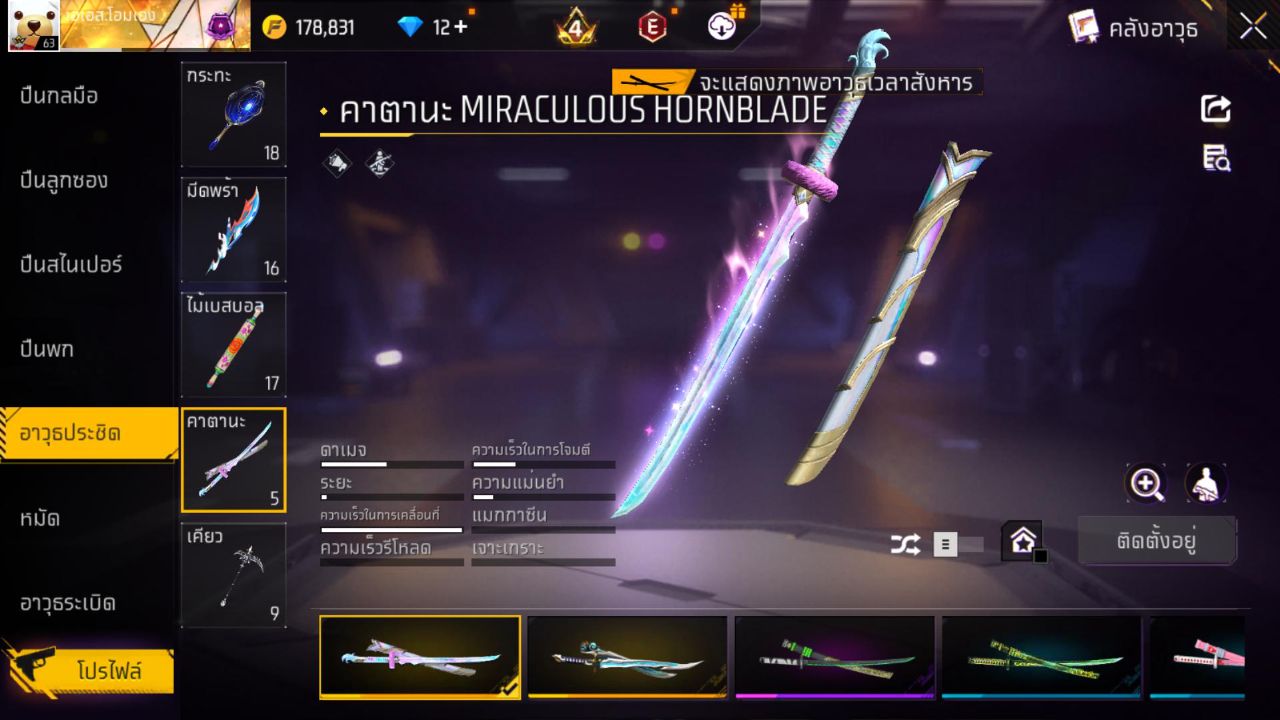Open the cloud download resource icon
1280x720 pixels.
[x=722, y=27]
